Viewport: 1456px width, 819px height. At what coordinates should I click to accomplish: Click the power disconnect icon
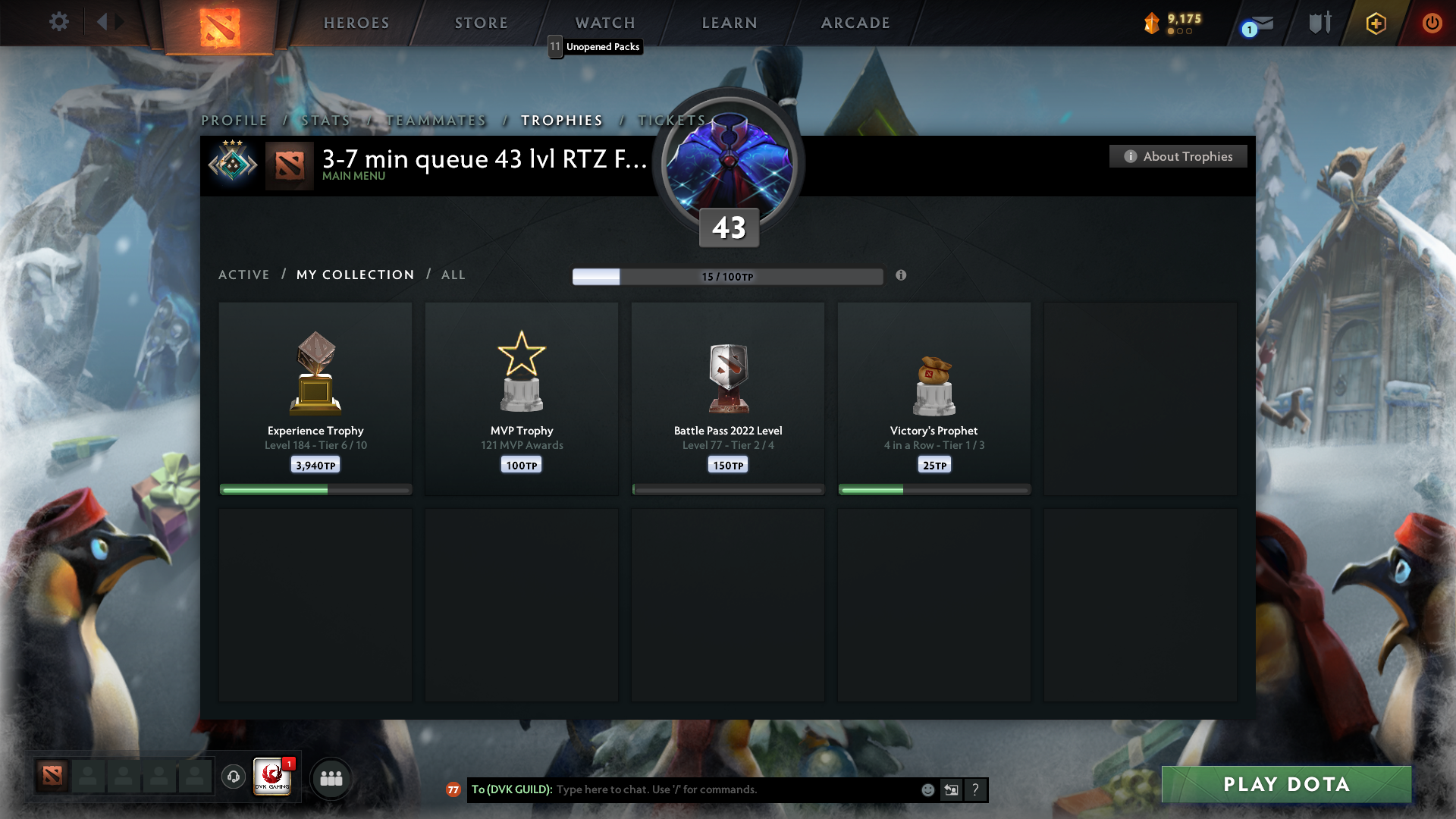point(1432,23)
